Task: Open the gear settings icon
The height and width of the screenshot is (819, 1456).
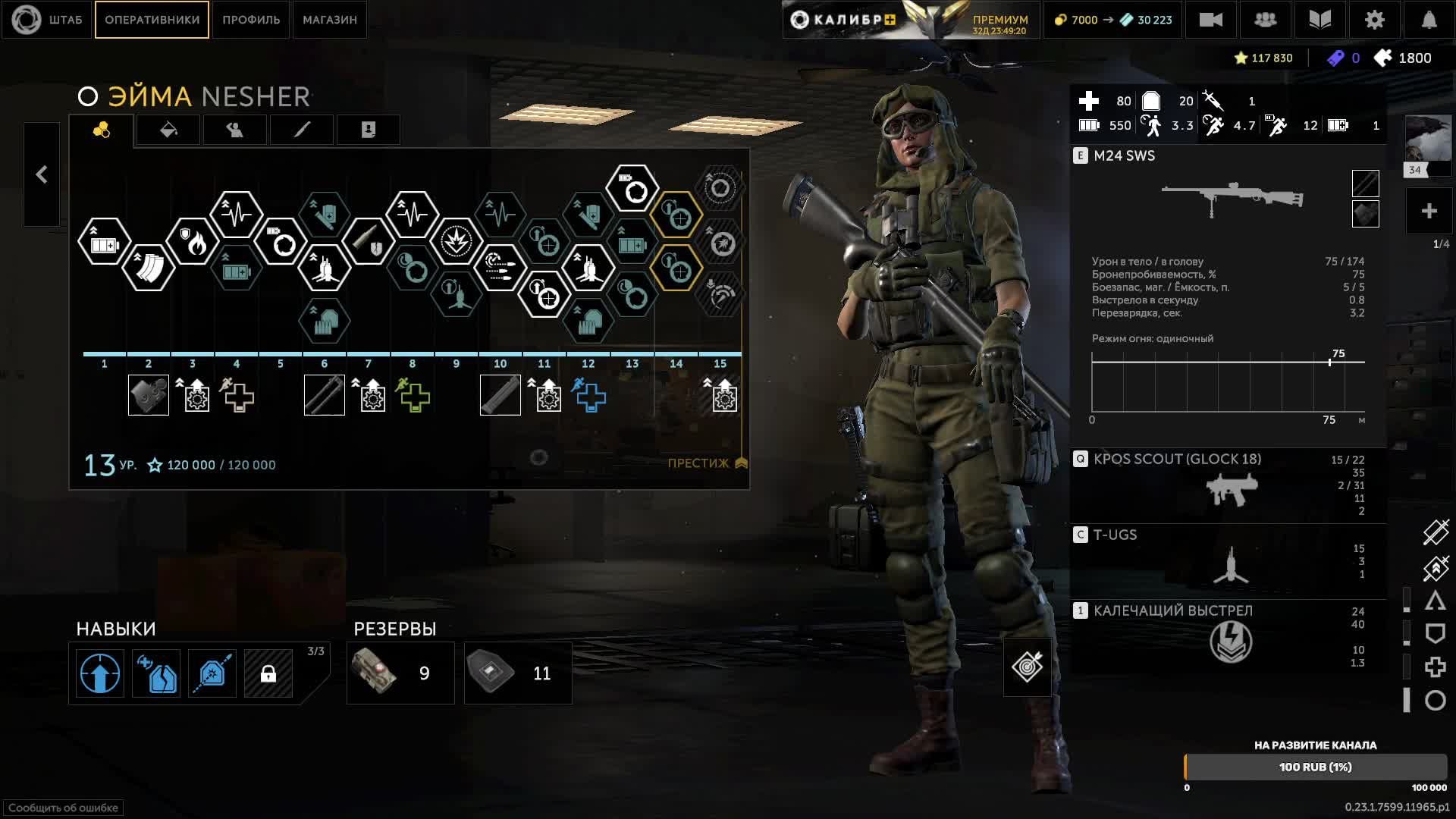Action: pyautogui.click(x=1374, y=20)
